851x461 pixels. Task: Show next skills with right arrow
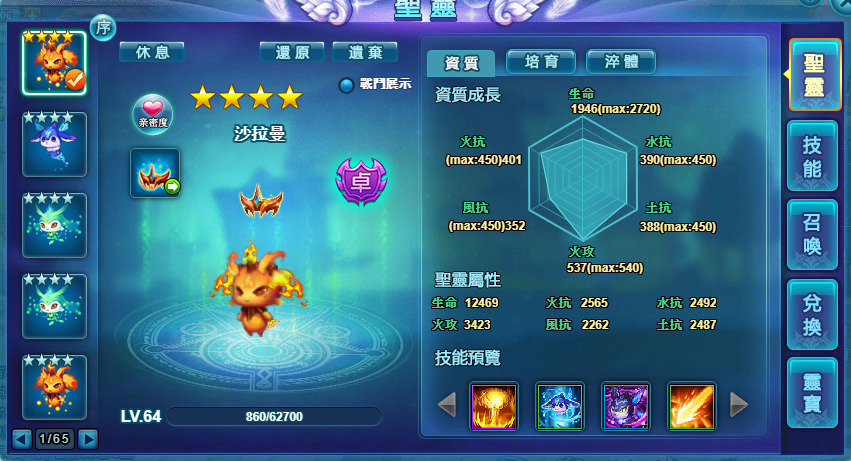point(739,404)
